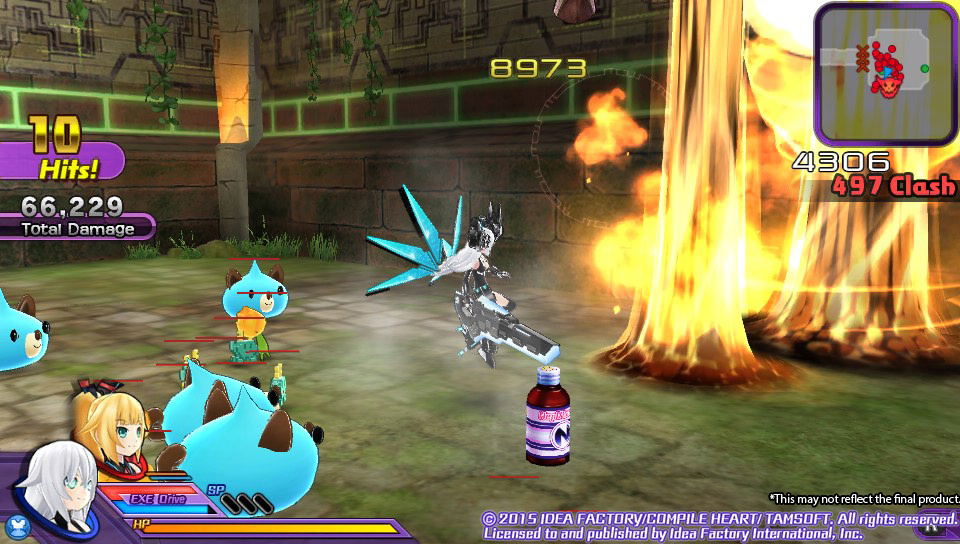Click the red boss face minimap marker
Image resolution: width=960 pixels, height=544 pixels.
(x=886, y=86)
